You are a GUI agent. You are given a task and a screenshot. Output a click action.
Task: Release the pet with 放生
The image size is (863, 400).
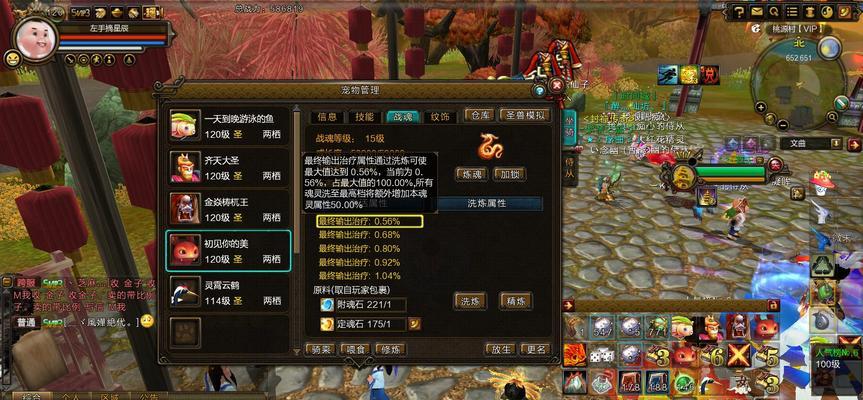(x=500, y=349)
